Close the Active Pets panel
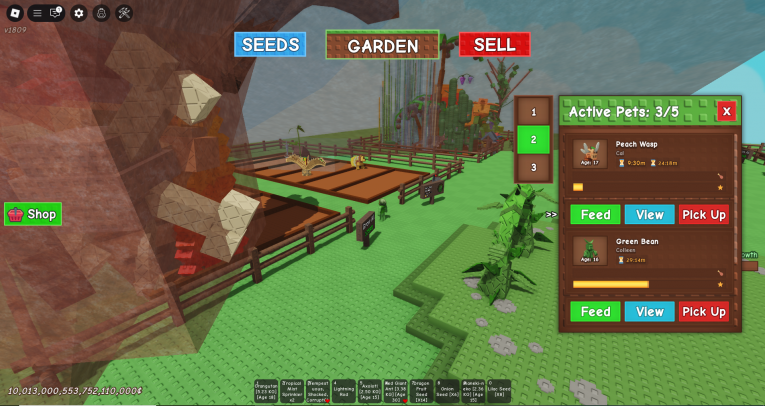765x406 pixels. pyautogui.click(x=726, y=111)
